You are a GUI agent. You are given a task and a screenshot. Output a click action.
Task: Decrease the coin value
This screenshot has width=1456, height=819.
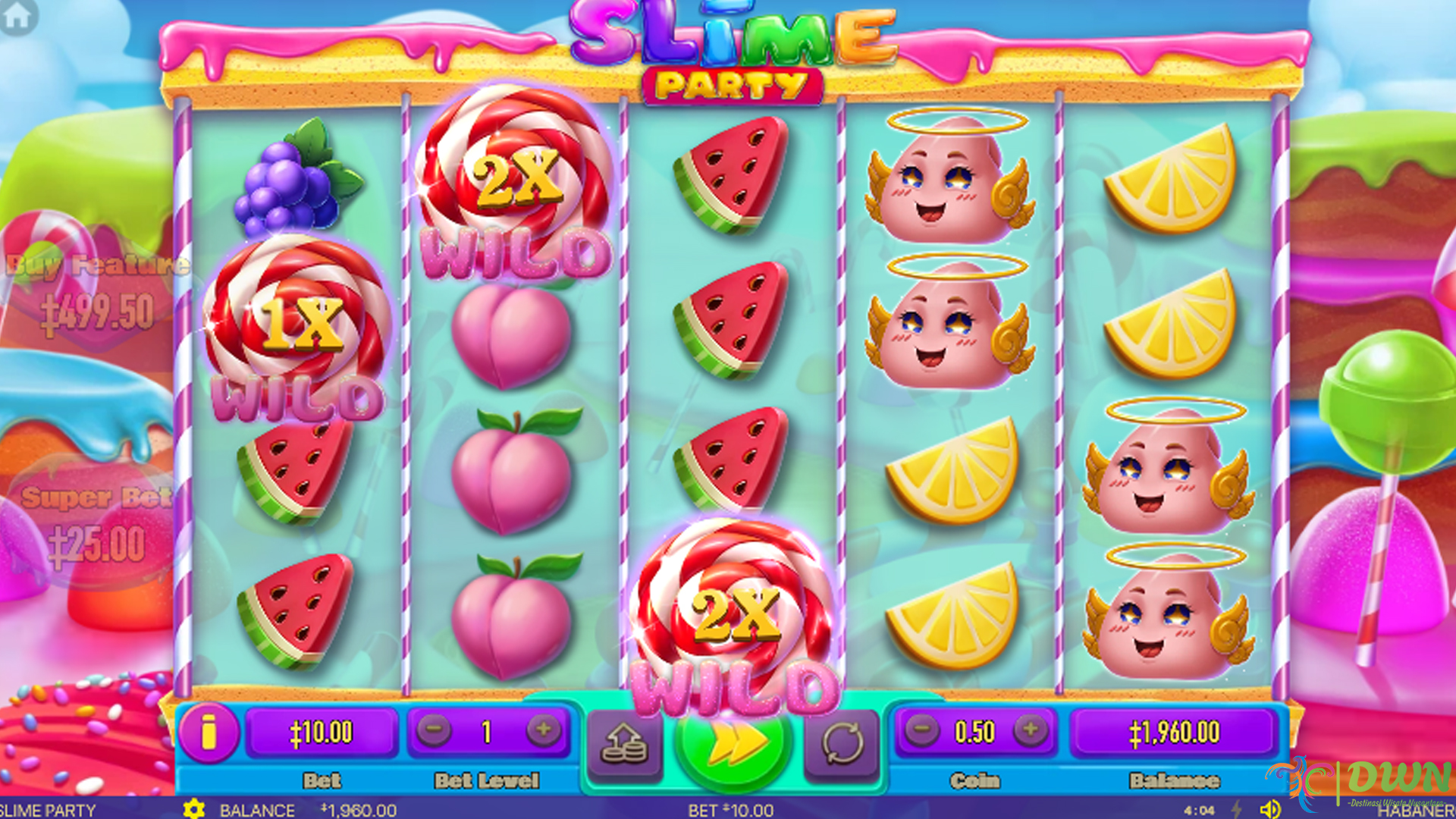point(921,731)
